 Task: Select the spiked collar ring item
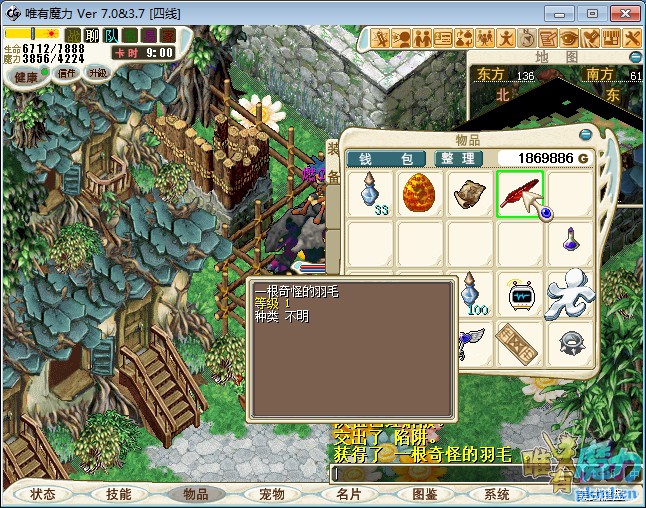(x=568, y=343)
